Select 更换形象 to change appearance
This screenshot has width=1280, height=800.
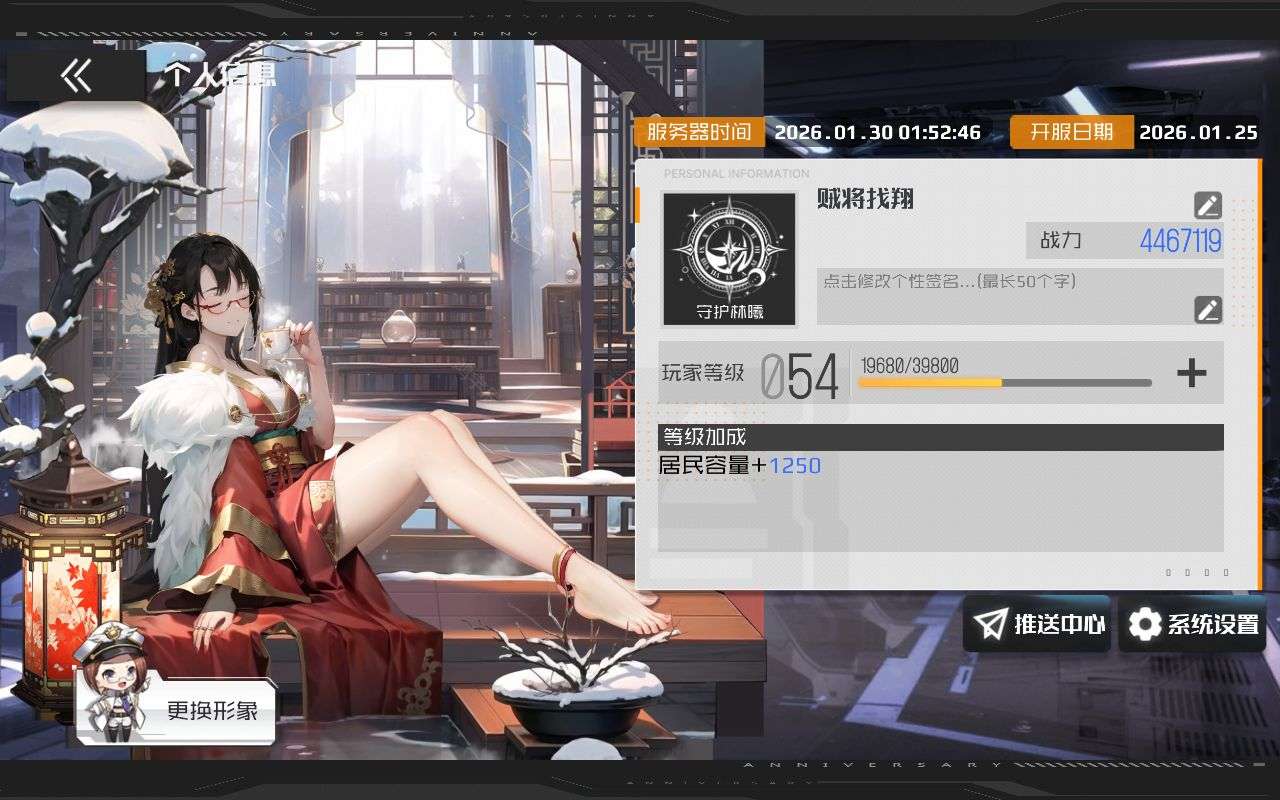pyautogui.click(x=176, y=706)
